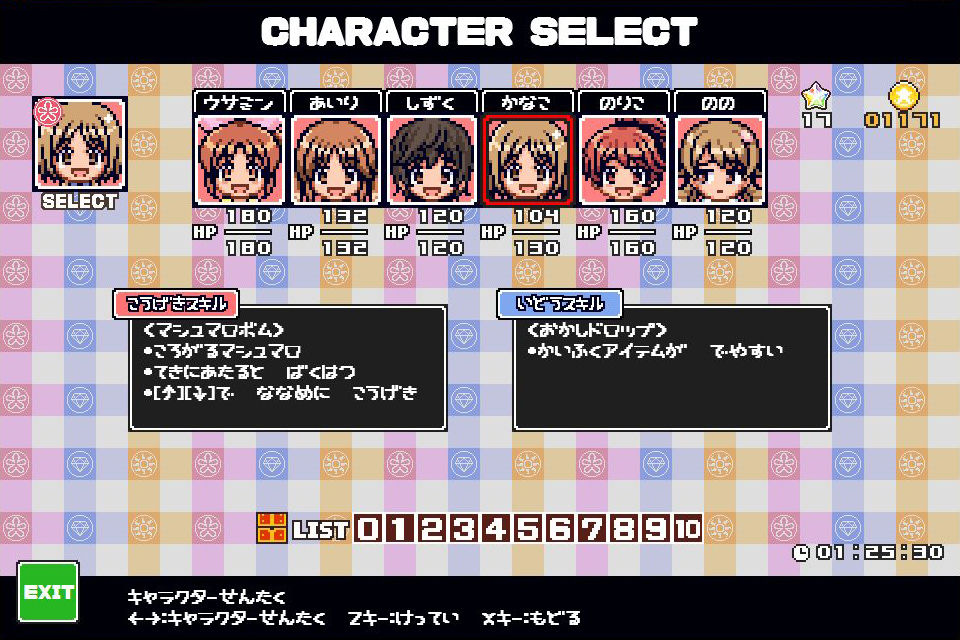The height and width of the screenshot is (640, 960).
Task: Open list page 0
Action: pyautogui.click(x=368, y=527)
